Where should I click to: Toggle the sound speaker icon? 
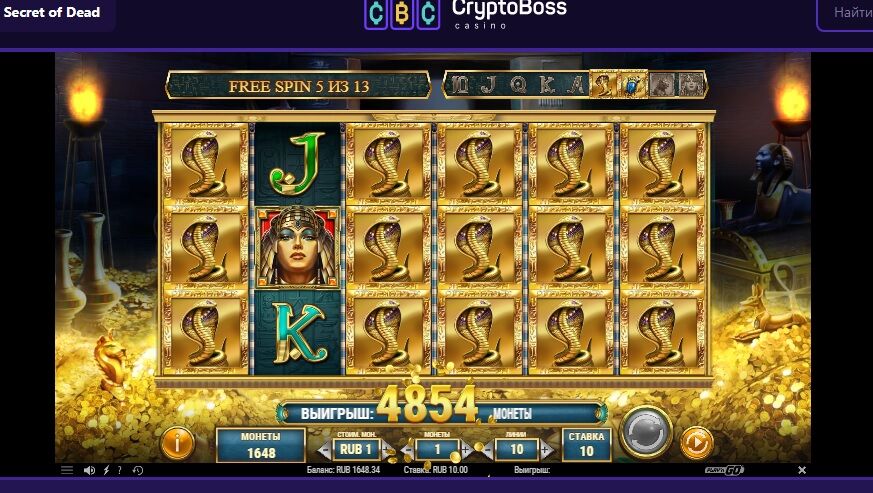pyautogui.click(x=89, y=470)
